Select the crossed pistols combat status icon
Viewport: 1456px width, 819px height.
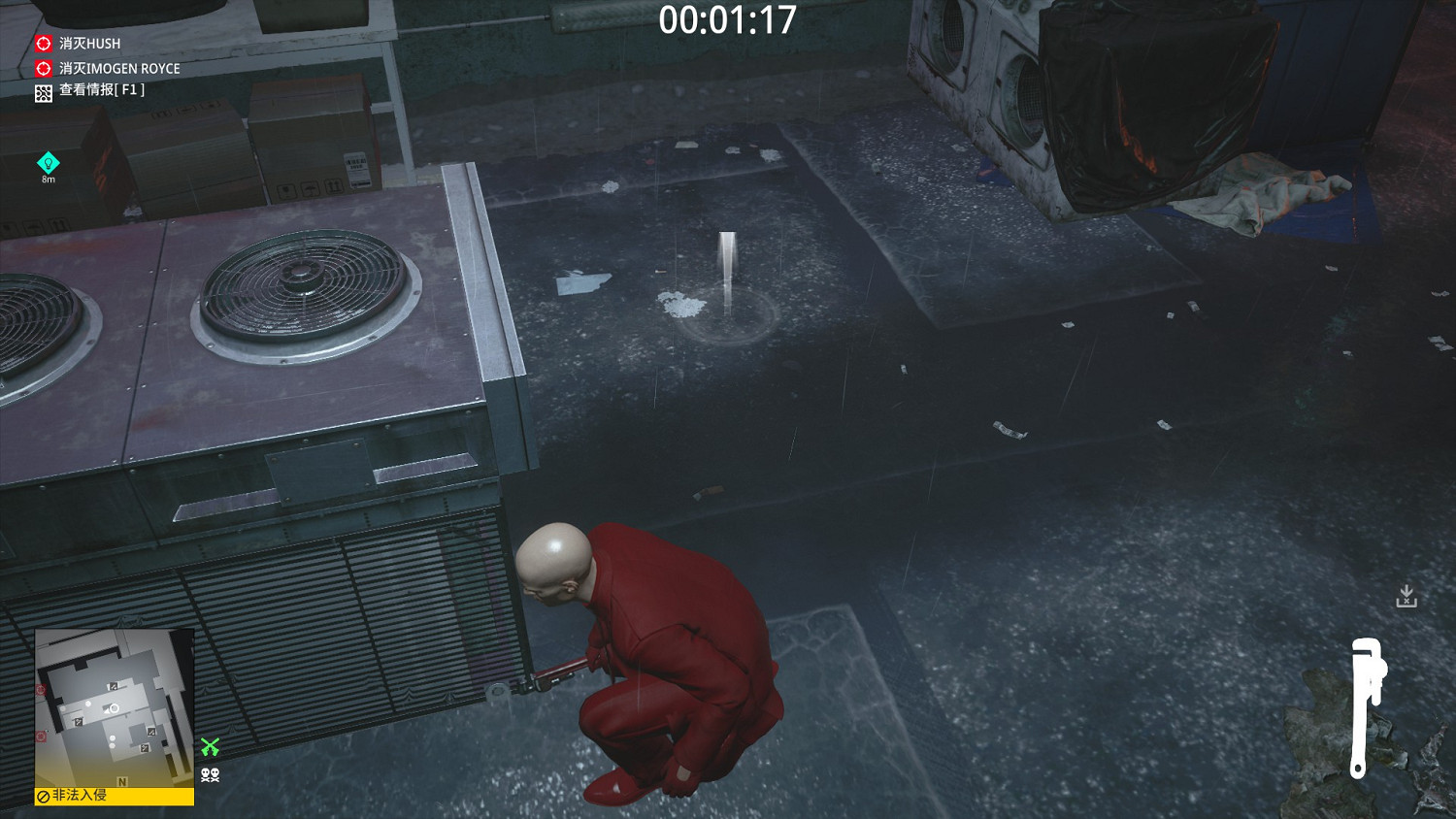210,746
